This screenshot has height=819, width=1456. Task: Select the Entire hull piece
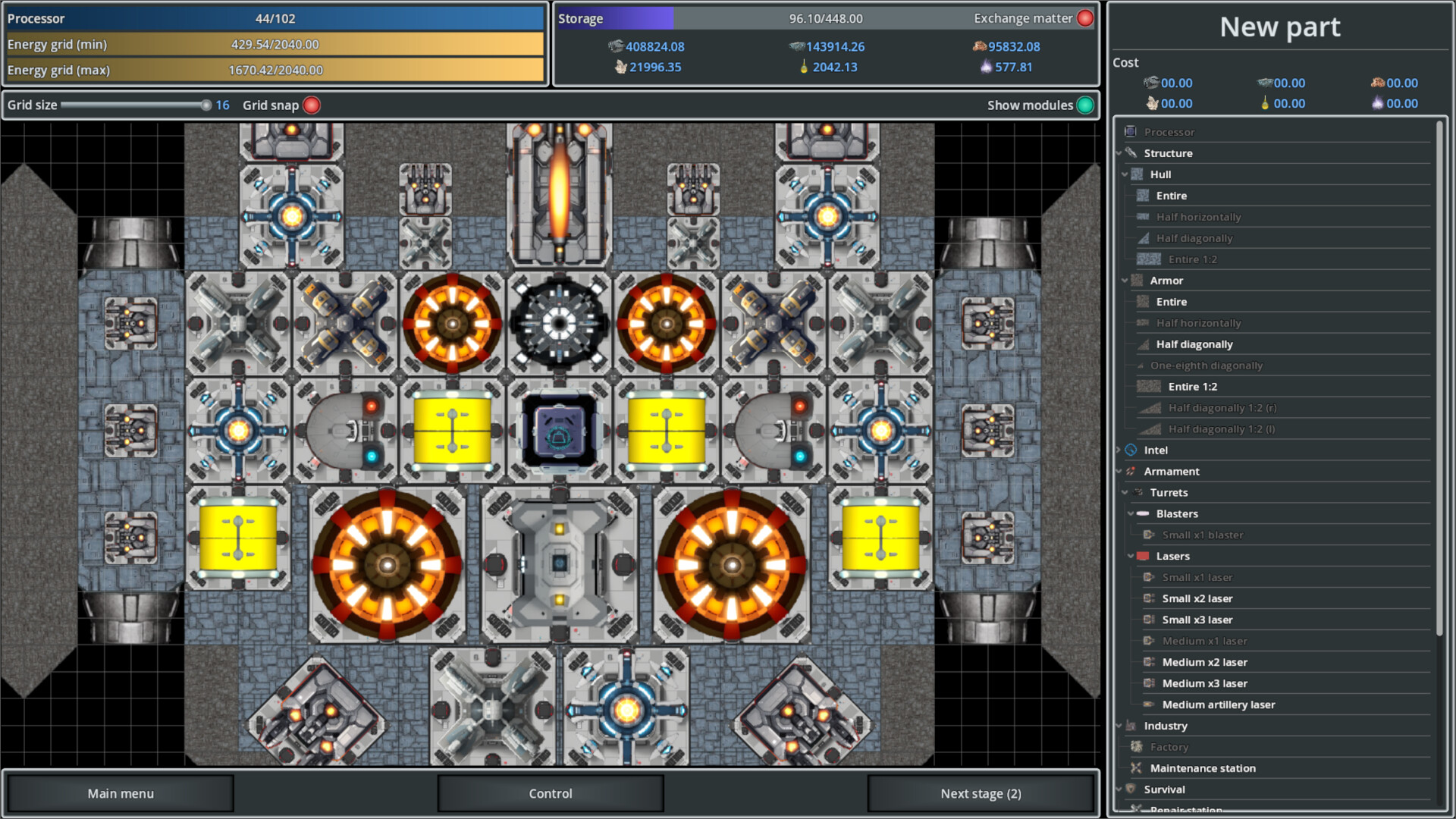[x=1171, y=195]
